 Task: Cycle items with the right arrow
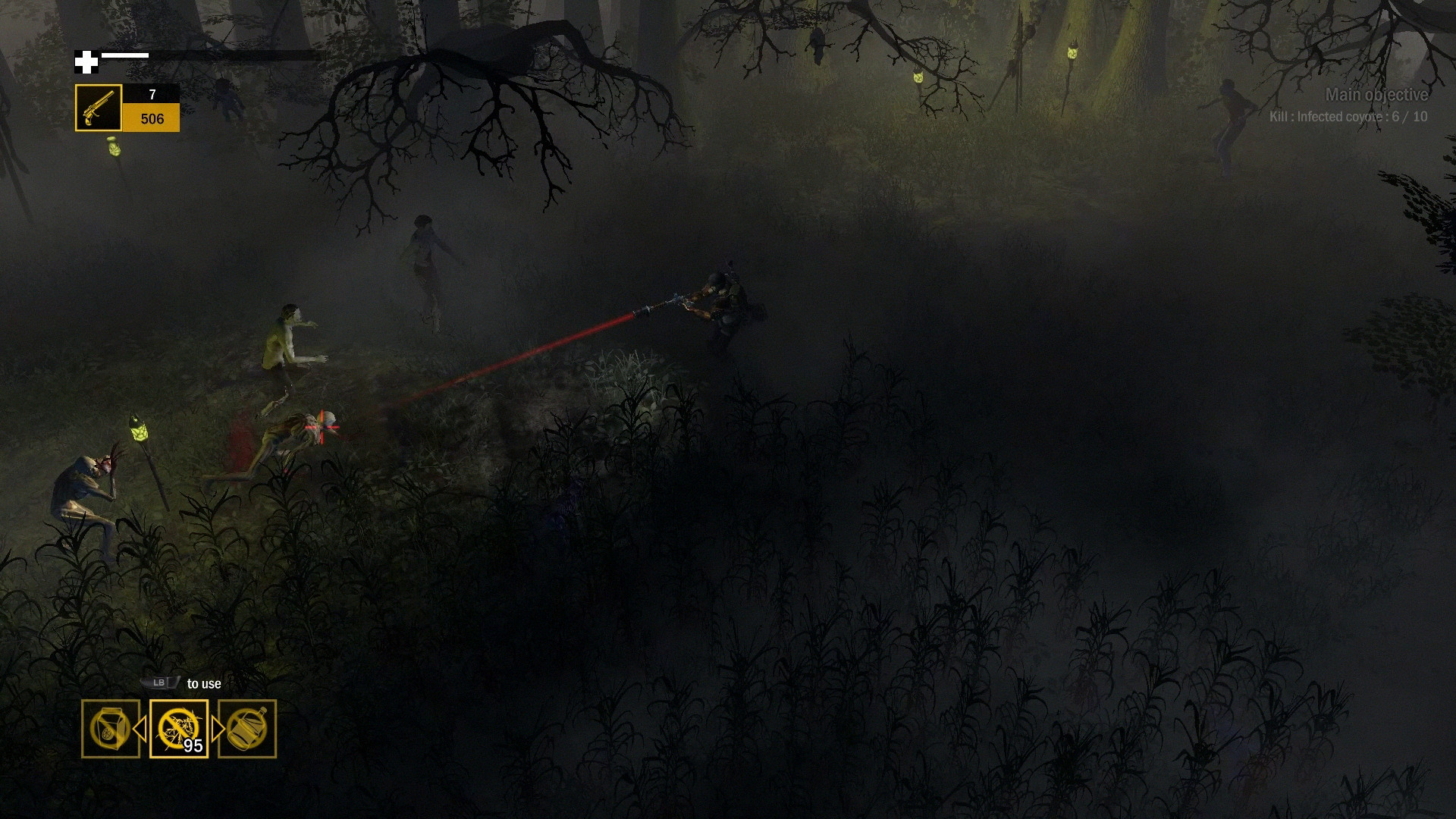217,729
